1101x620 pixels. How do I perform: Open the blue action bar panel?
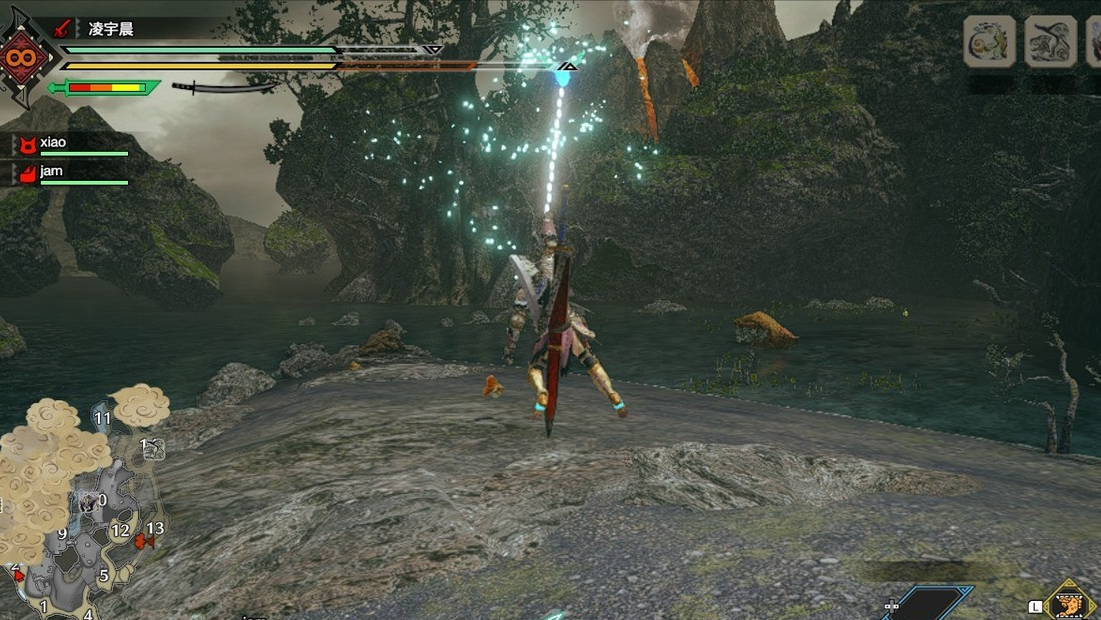928,603
